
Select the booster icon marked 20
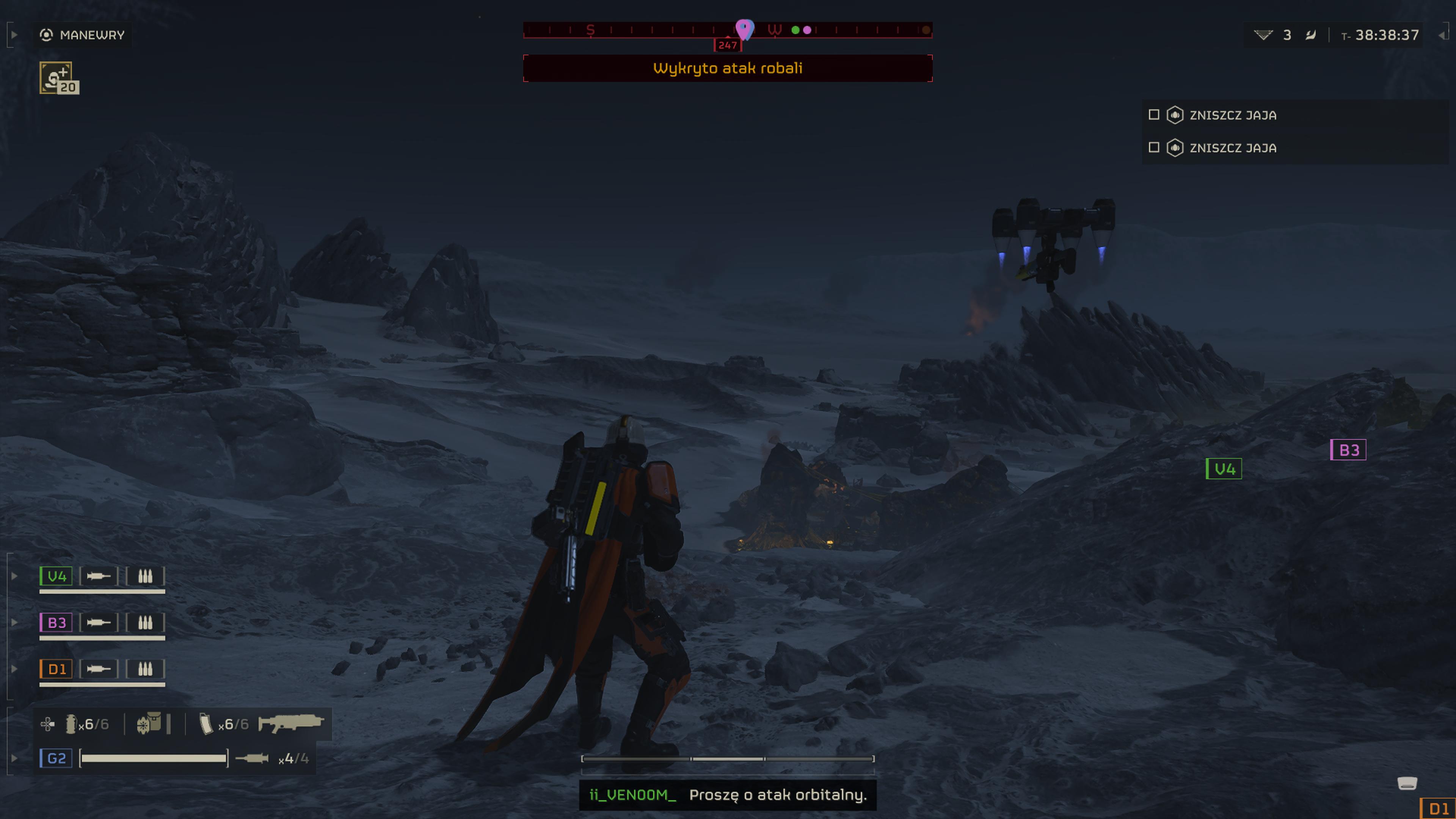click(58, 78)
